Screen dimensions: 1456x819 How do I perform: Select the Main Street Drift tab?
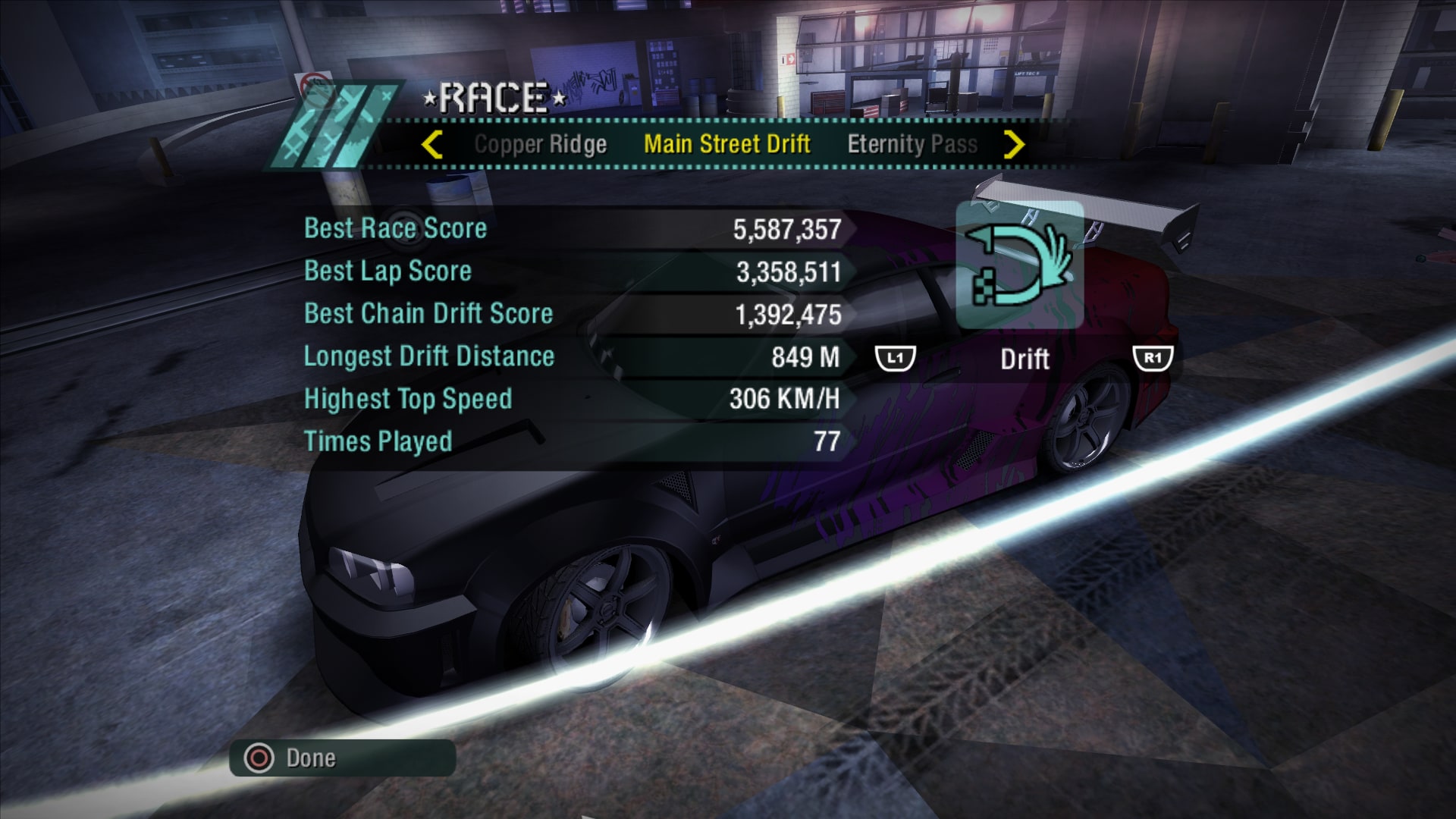pyautogui.click(x=726, y=144)
